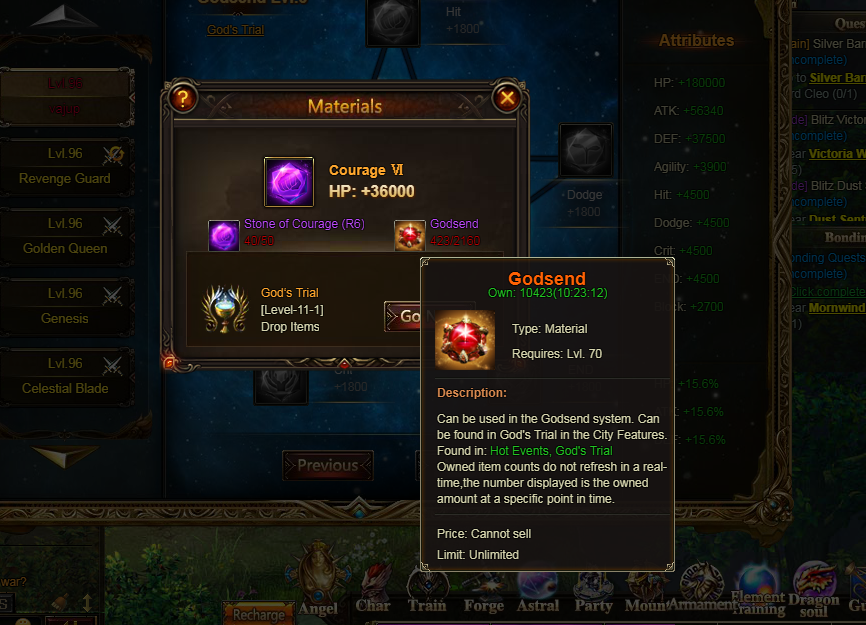Select the Genesis hero entry
Image resolution: width=866 pixels, height=625 pixels.
click(65, 306)
